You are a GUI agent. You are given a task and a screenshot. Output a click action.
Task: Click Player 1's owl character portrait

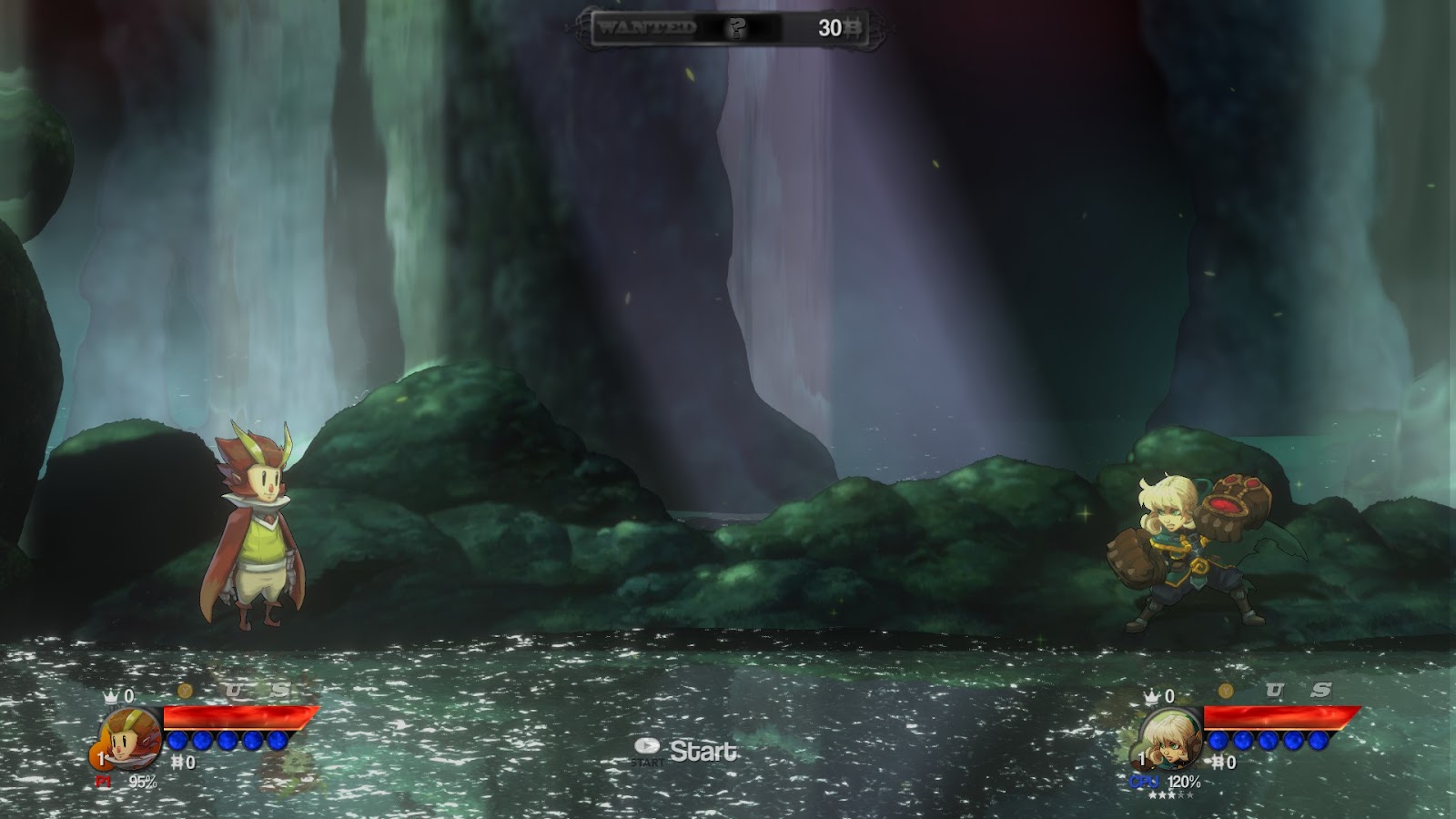(131, 738)
